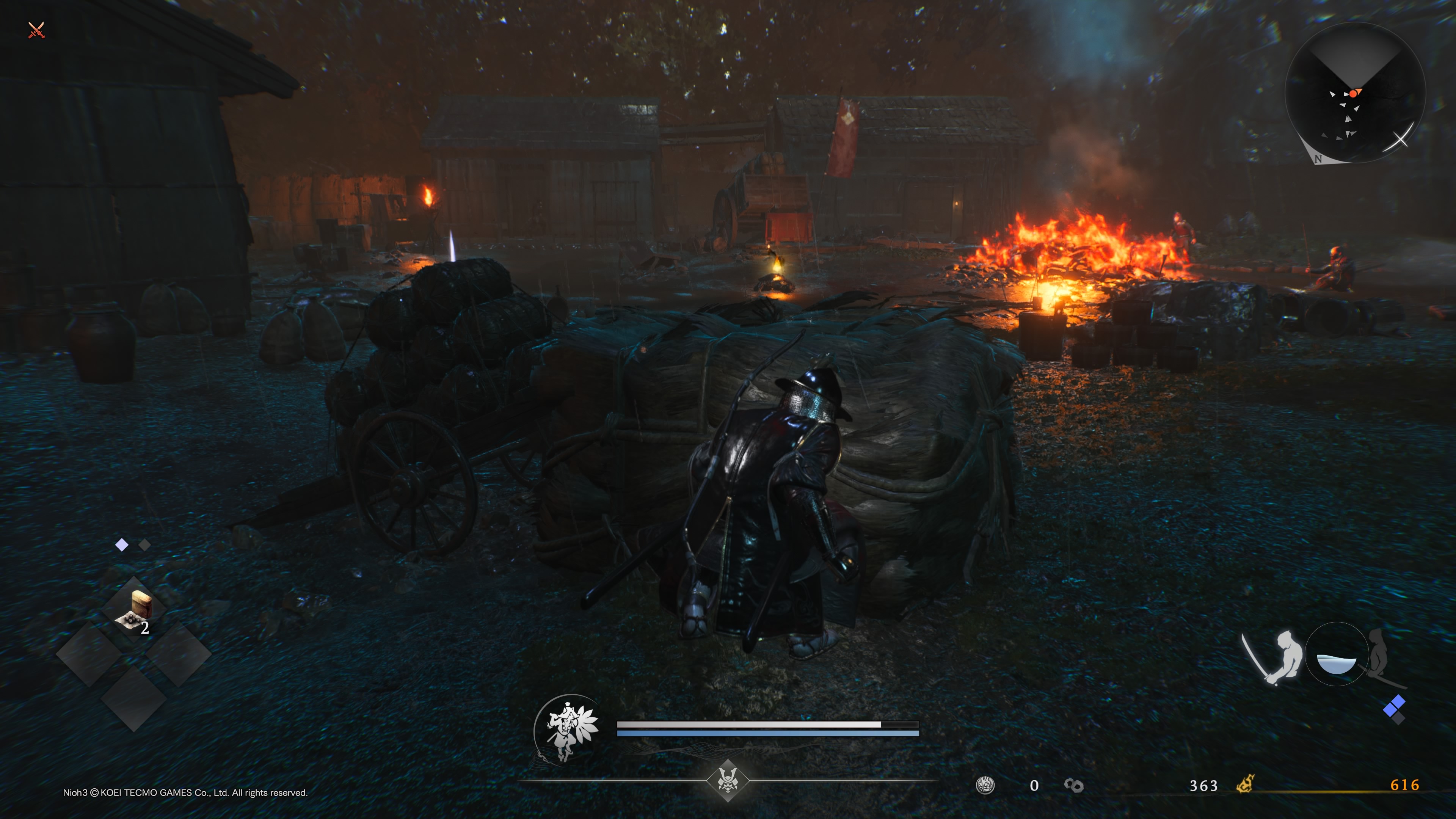Click the orange enemy dot on minimap
The image size is (1456, 819).
click(x=1353, y=94)
